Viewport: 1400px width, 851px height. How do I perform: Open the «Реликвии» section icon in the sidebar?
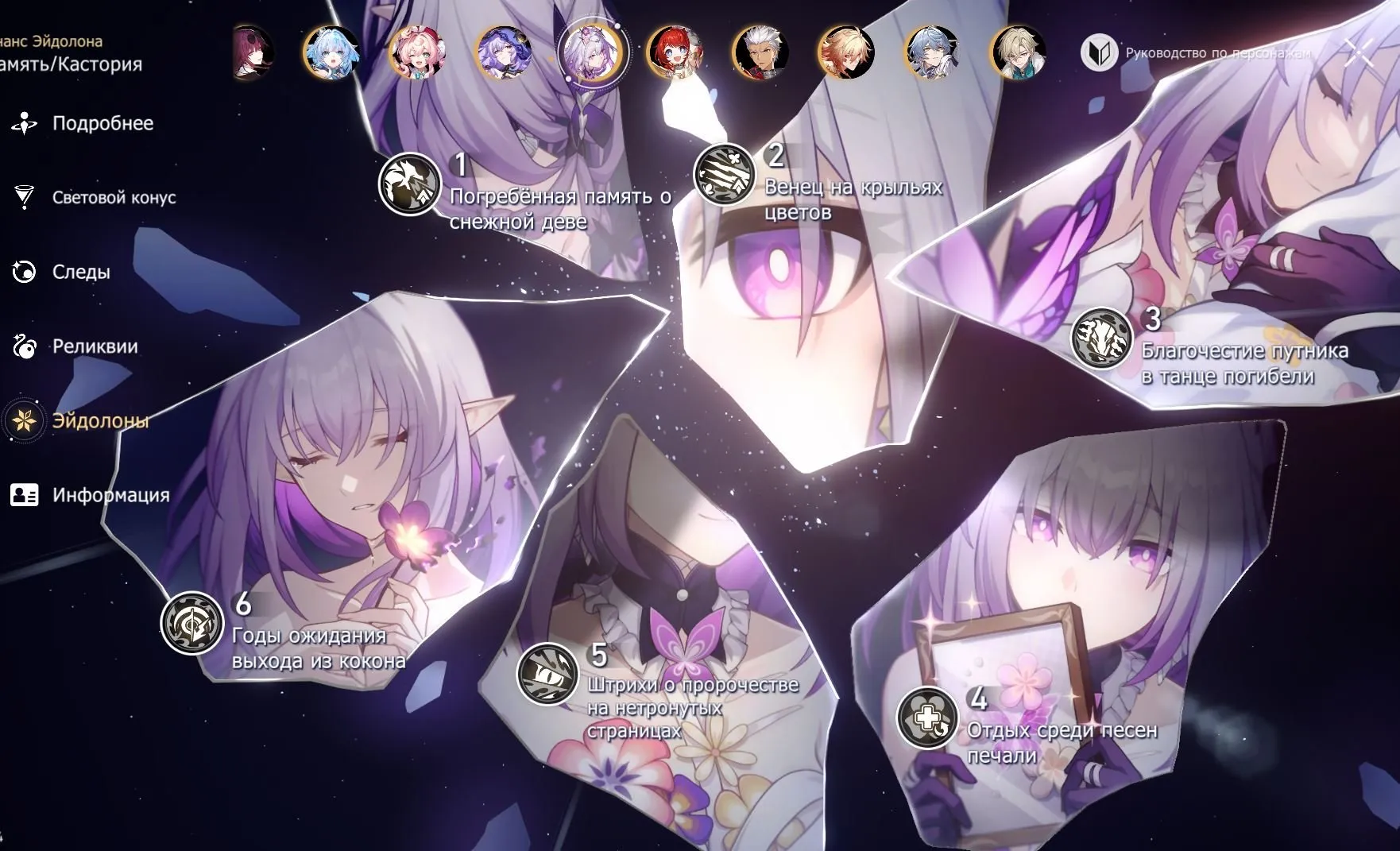point(24,347)
